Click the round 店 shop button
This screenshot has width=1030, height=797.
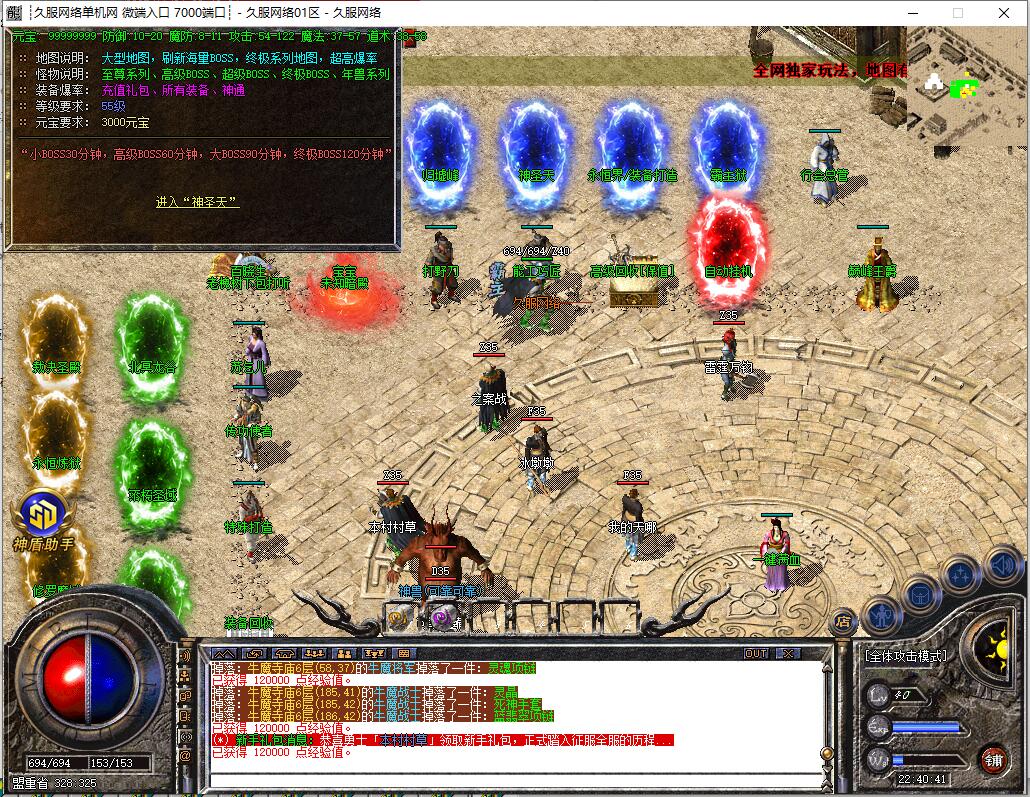[843, 620]
